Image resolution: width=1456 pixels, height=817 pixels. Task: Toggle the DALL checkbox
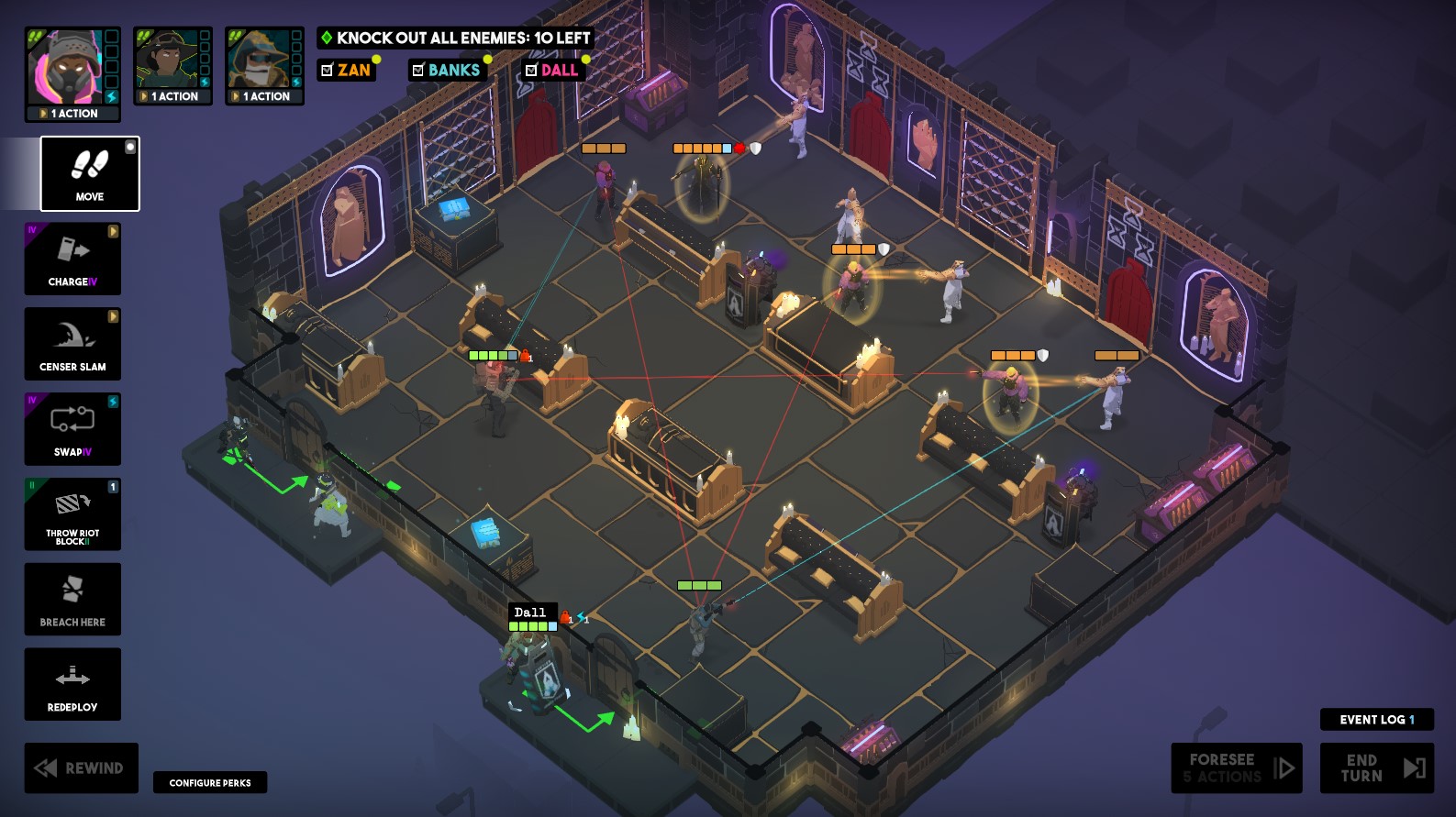(x=532, y=69)
